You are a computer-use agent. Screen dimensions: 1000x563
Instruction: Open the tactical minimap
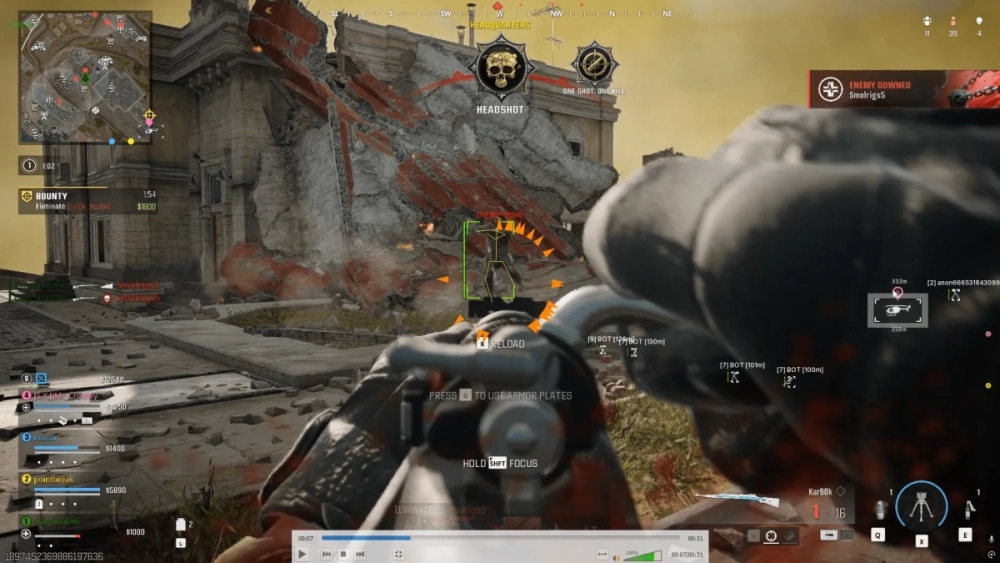coord(85,77)
